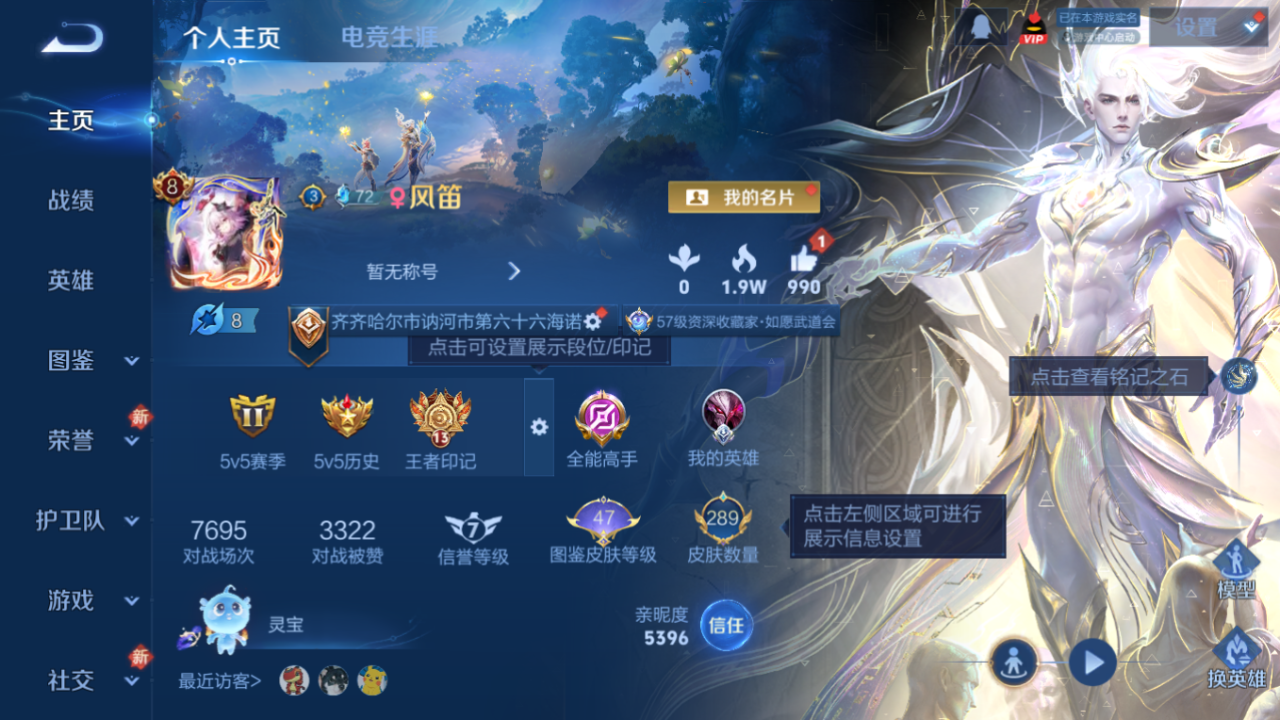1280x720 pixels.
Task: Click the 我的名片 button
Action: pyautogui.click(x=742, y=197)
